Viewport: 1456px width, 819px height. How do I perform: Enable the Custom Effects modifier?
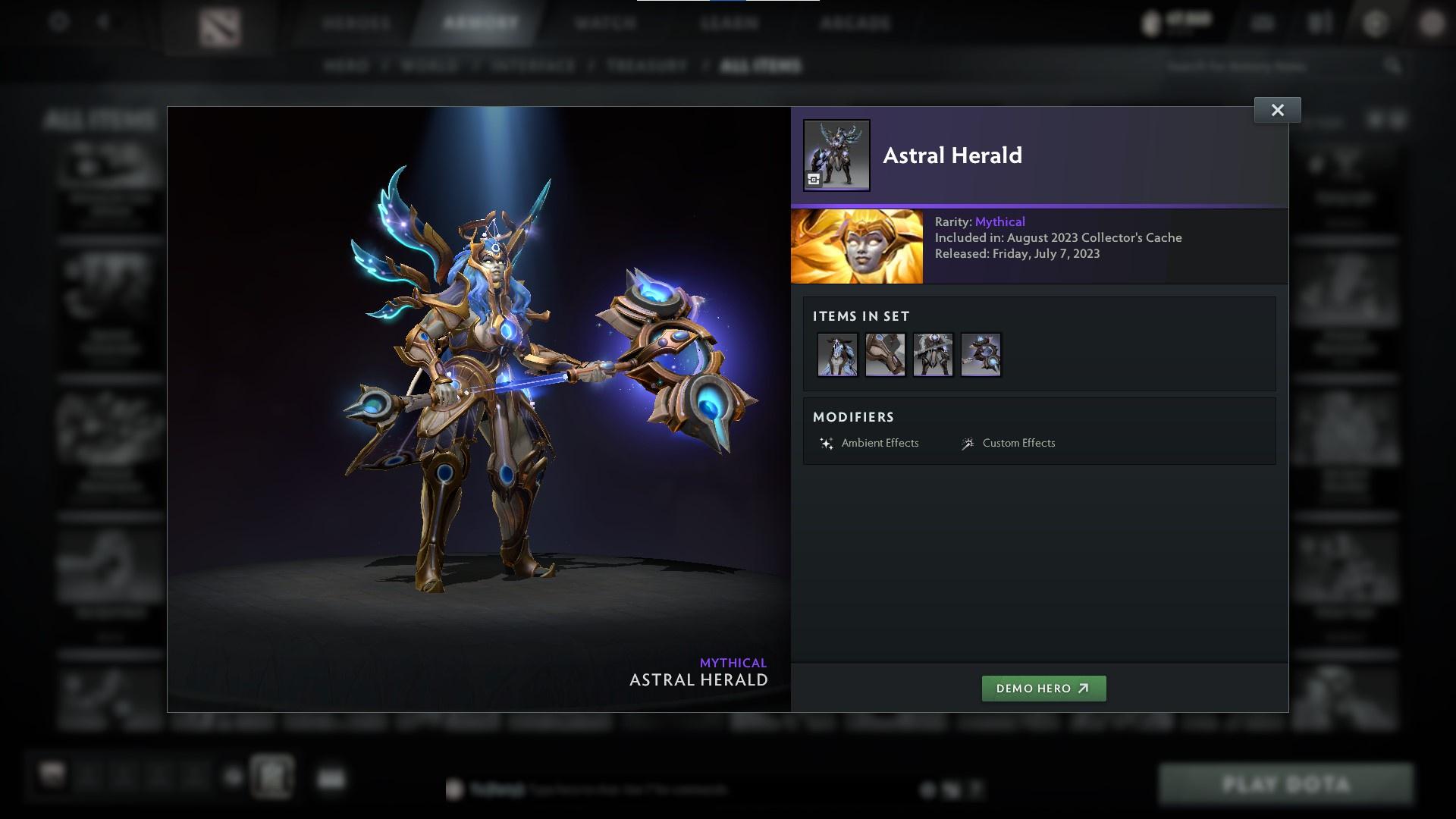point(1018,443)
